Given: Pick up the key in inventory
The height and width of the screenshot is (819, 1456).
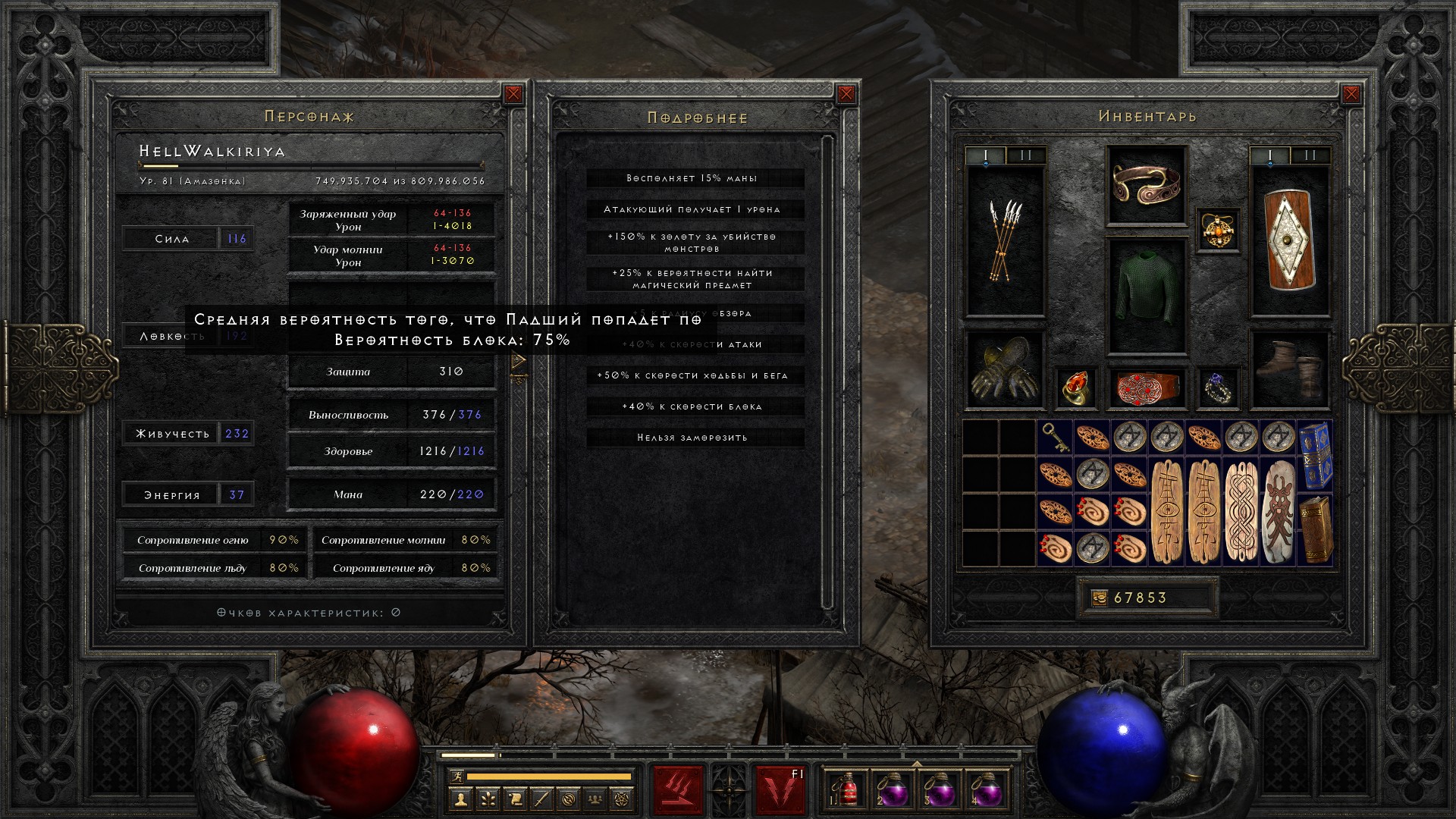Looking at the screenshot, I should (x=1055, y=438).
